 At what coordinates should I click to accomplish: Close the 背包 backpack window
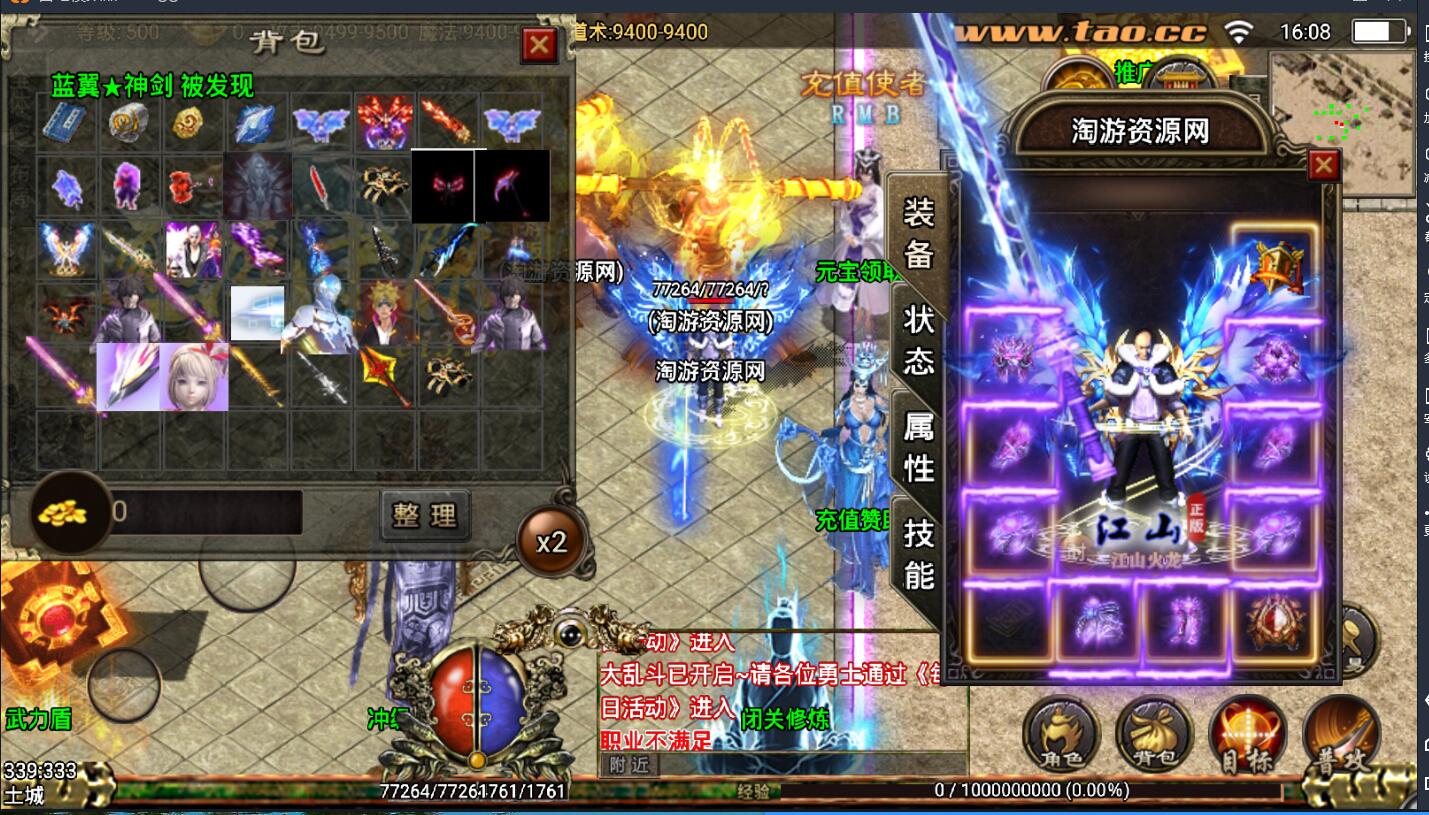click(539, 44)
